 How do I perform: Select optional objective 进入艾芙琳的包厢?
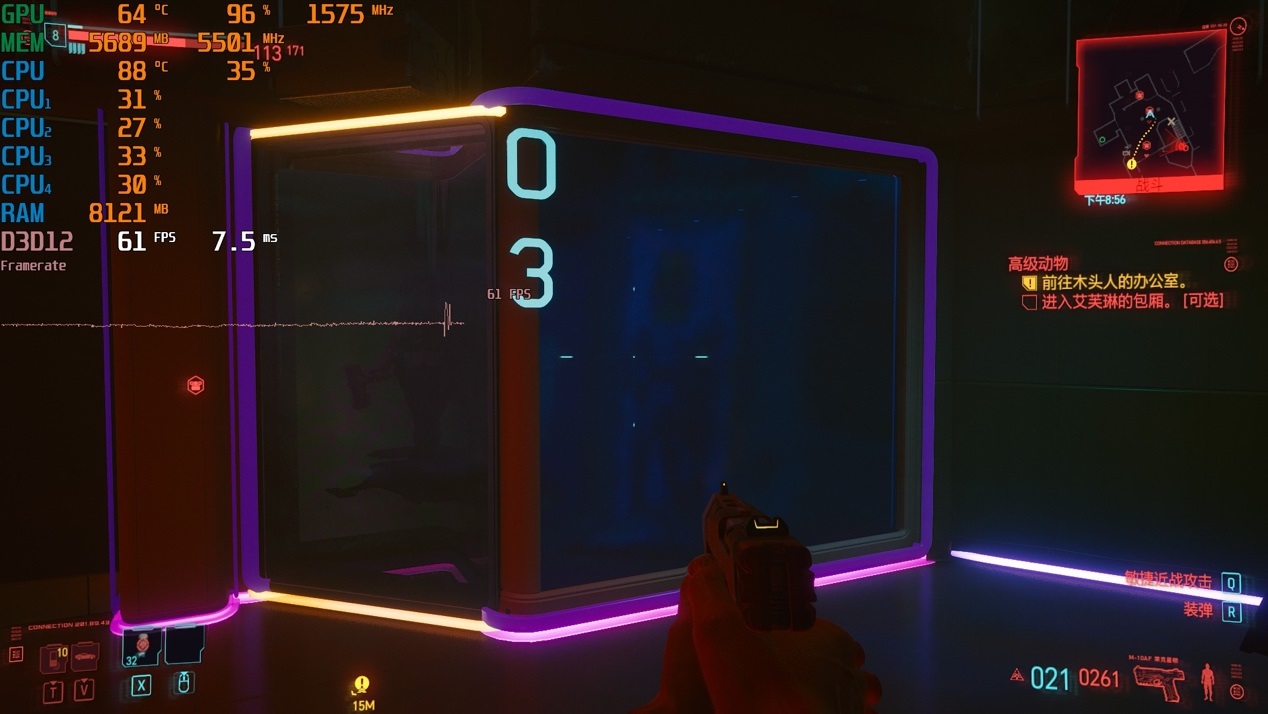coord(1132,301)
